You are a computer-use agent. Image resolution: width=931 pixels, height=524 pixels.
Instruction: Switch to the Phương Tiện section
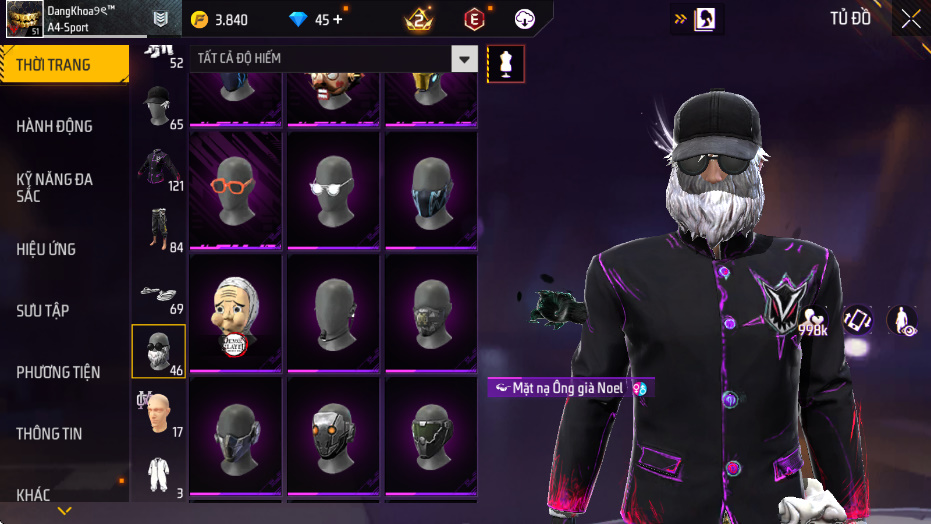click(58, 372)
